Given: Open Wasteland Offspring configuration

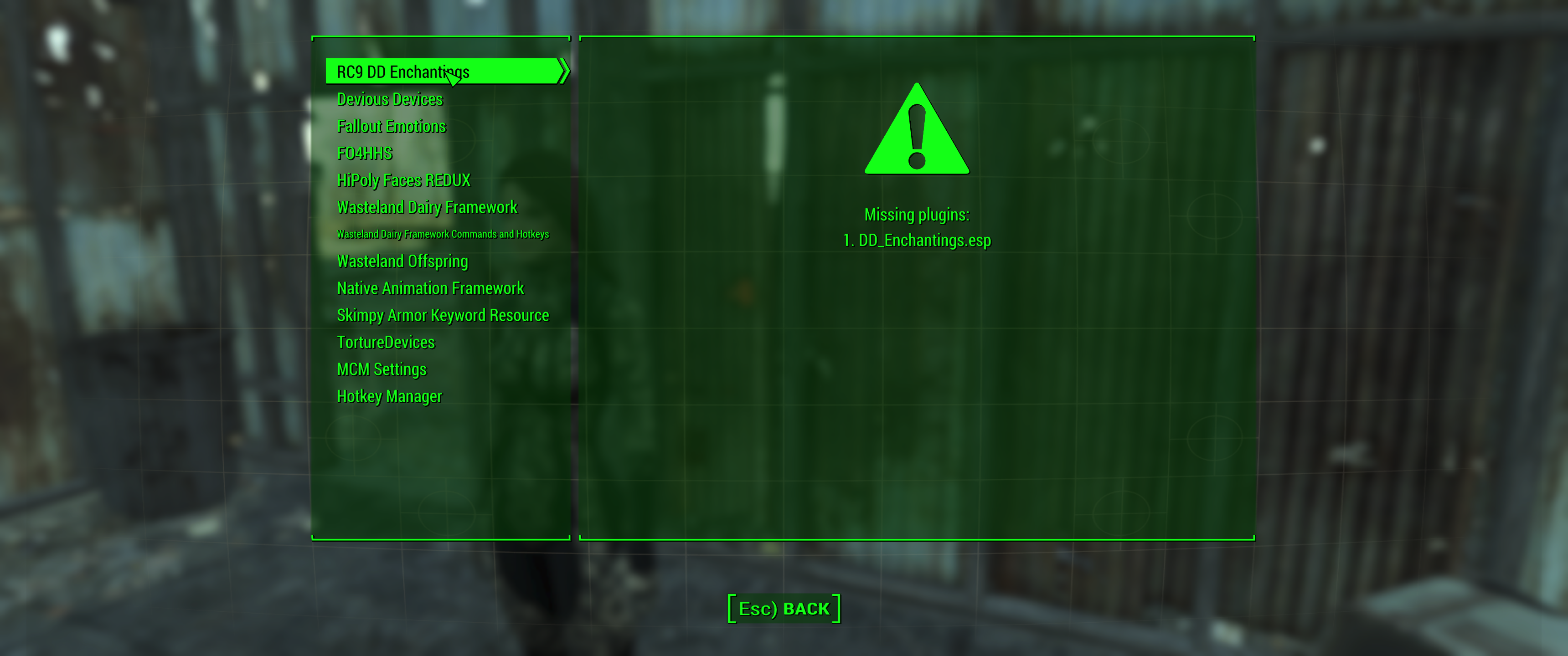Looking at the screenshot, I should pos(402,261).
